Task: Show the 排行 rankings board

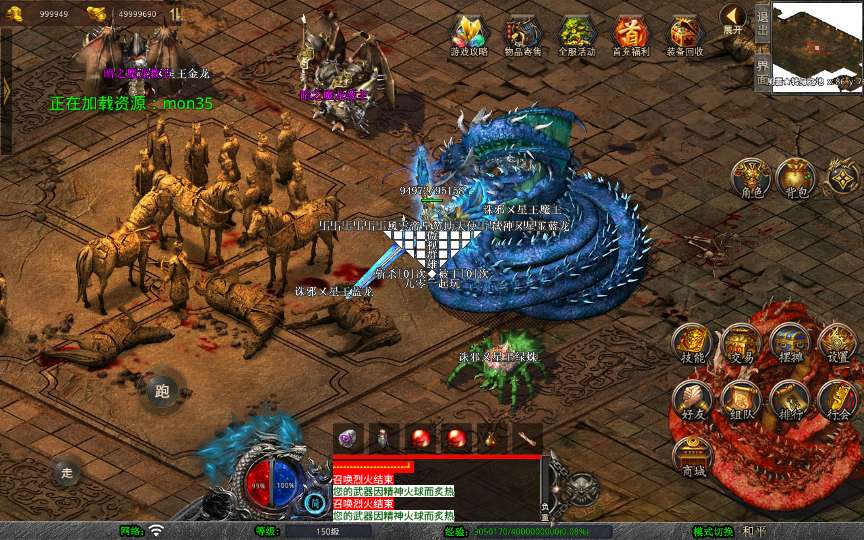Action: tap(790, 398)
